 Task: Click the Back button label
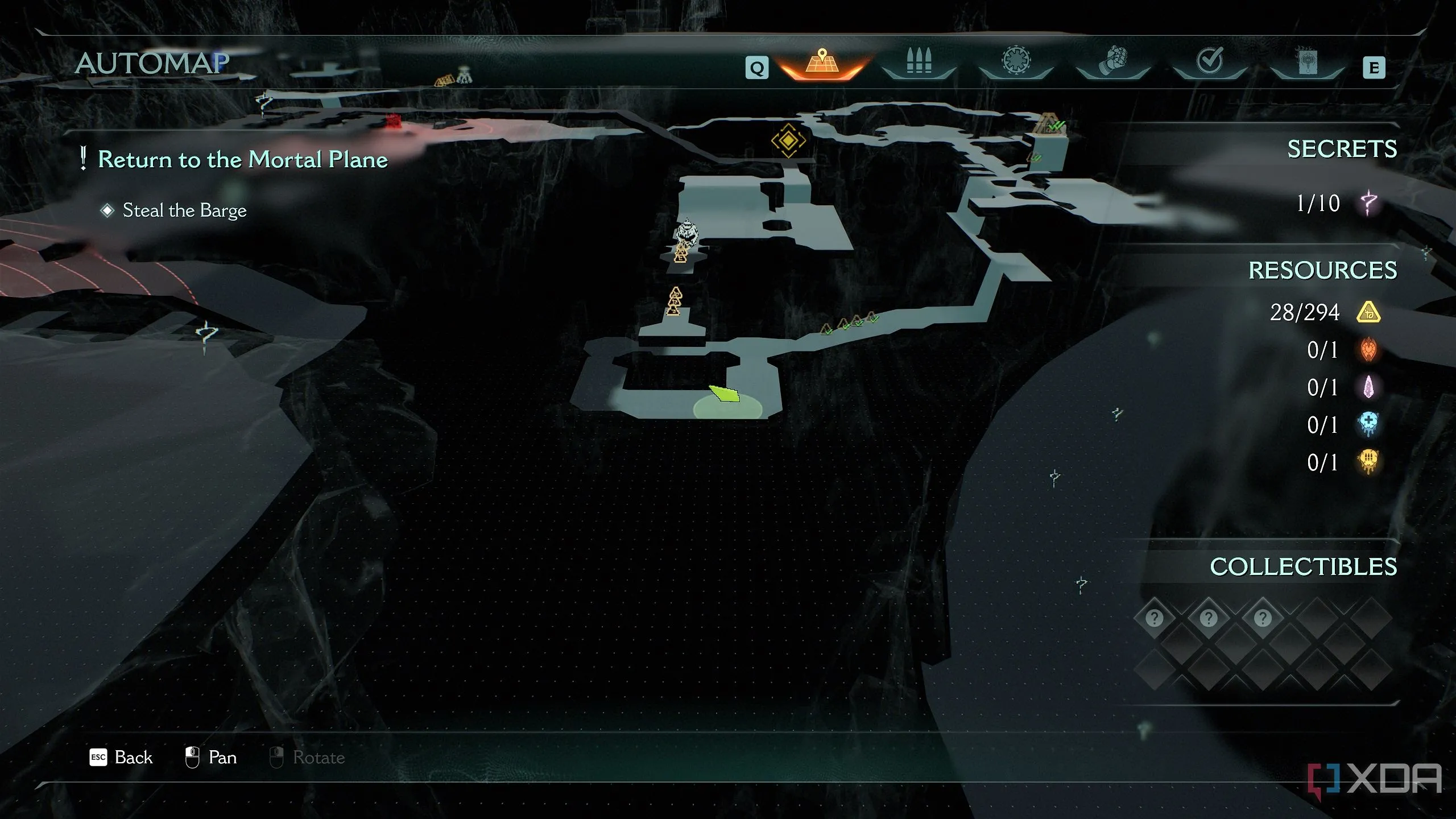[133, 758]
